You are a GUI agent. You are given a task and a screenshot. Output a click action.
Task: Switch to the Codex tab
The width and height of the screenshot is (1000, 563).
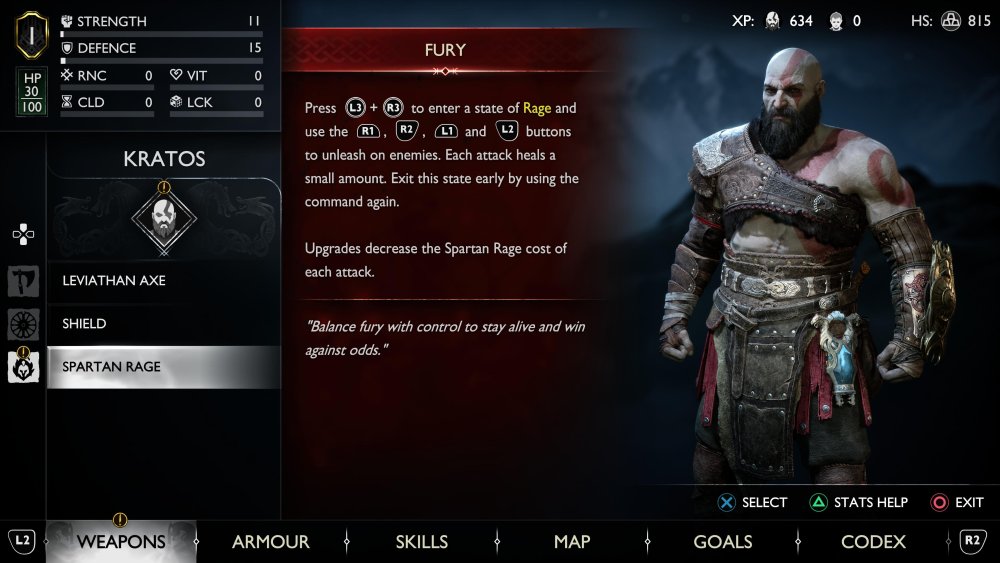pyautogui.click(x=873, y=542)
